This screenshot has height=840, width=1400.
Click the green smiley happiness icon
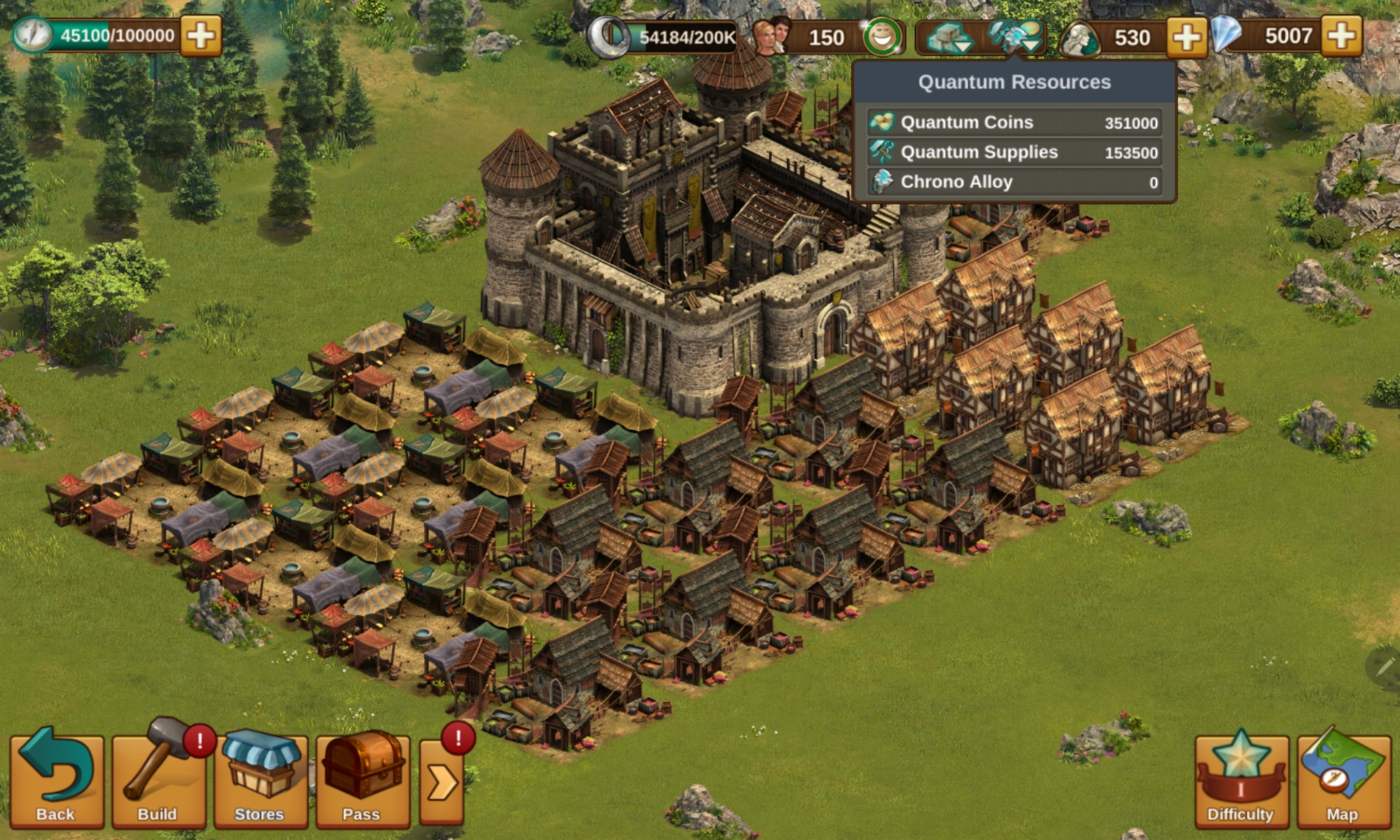pos(883,37)
